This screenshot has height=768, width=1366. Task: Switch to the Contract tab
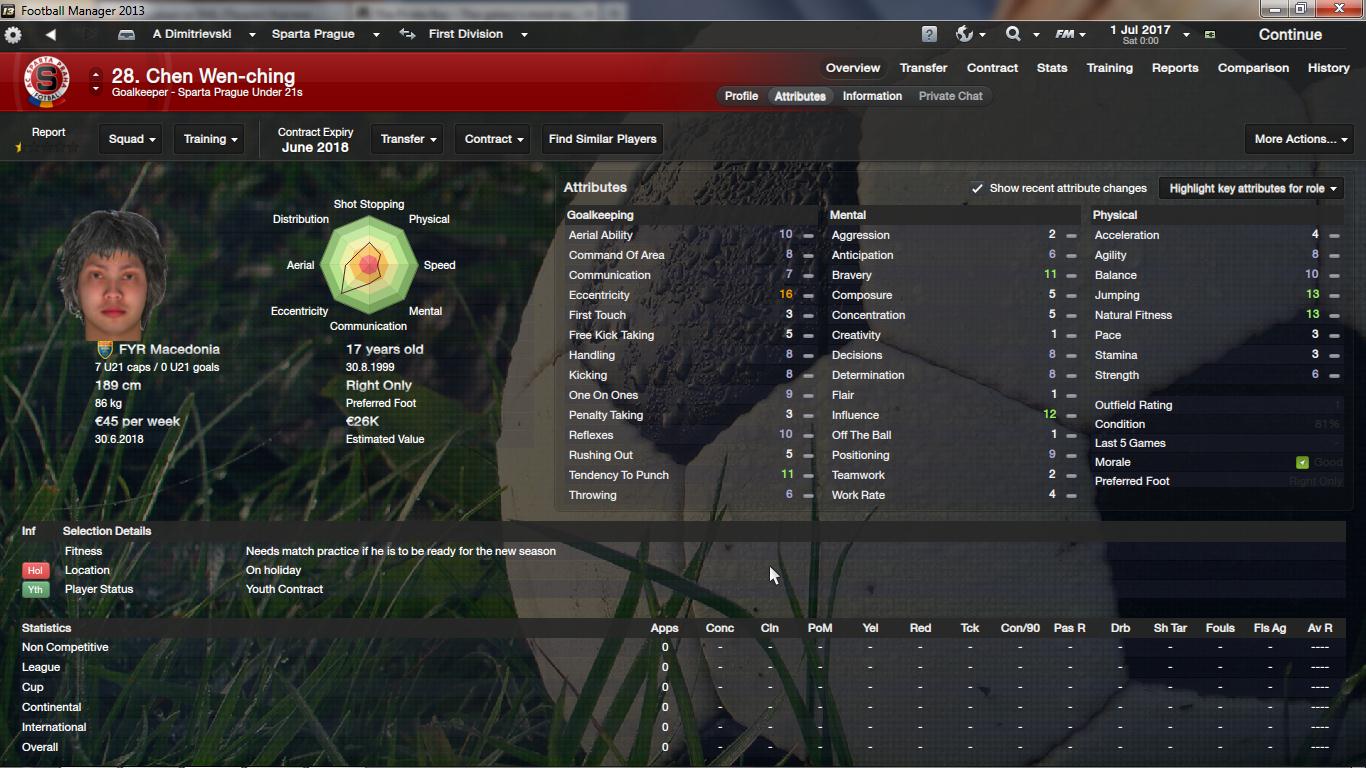[x=992, y=68]
